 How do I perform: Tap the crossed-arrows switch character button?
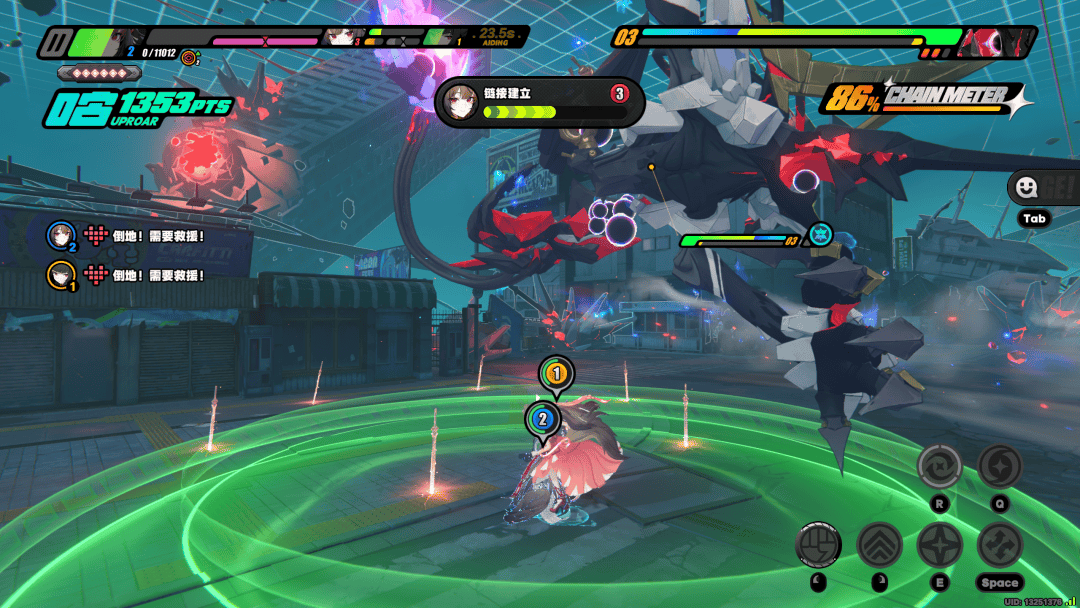coord(999,545)
